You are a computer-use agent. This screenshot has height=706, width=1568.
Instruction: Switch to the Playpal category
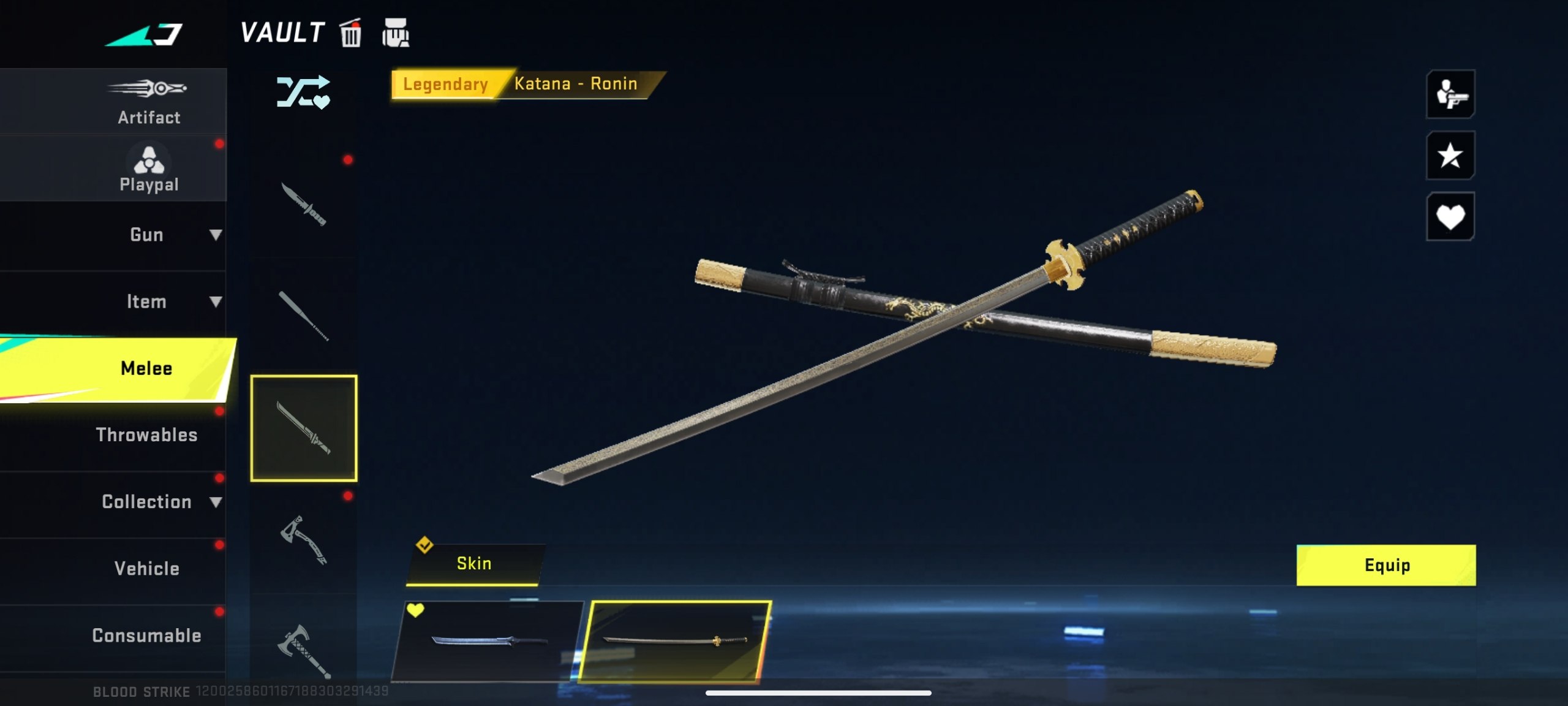[148, 169]
